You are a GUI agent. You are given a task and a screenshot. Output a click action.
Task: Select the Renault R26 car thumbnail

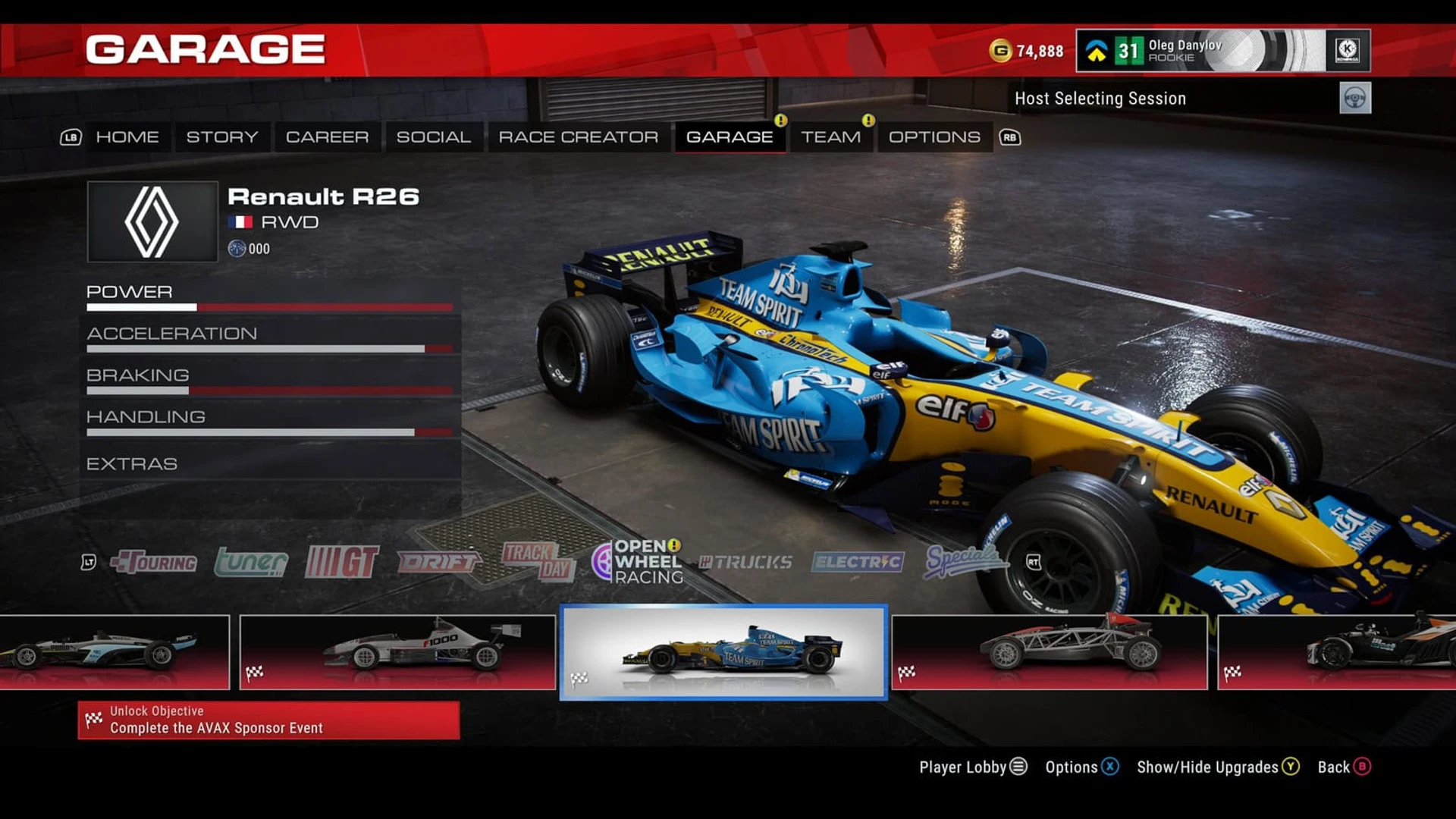[x=723, y=652]
